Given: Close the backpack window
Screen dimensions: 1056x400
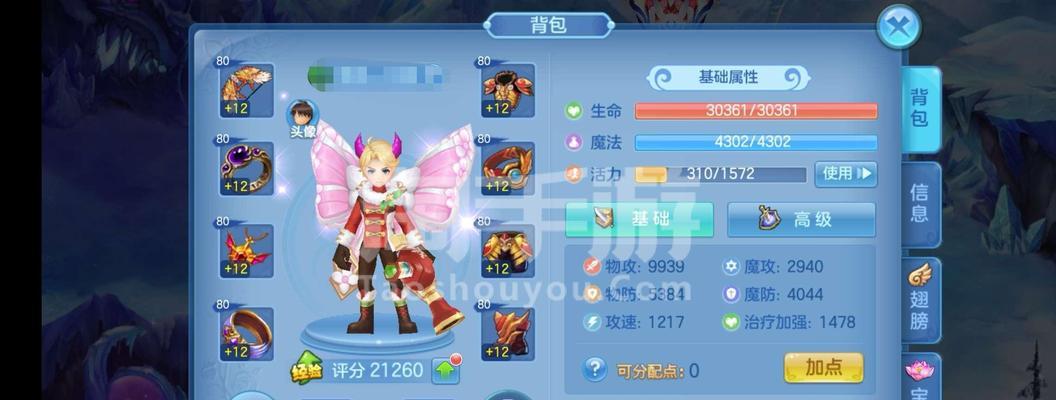Looking at the screenshot, I should point(898,27).
